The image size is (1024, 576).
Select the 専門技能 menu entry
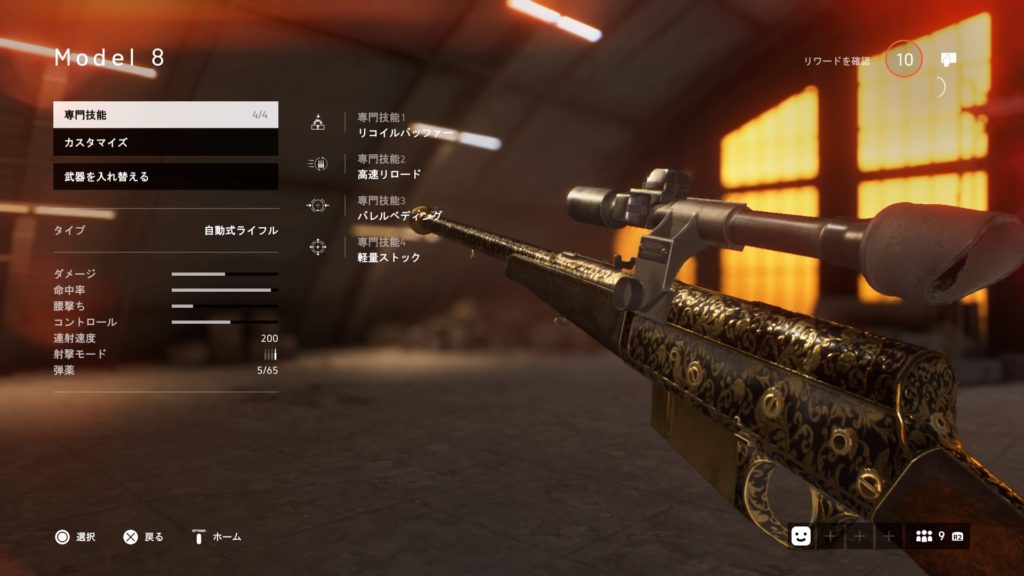point(165,115)
